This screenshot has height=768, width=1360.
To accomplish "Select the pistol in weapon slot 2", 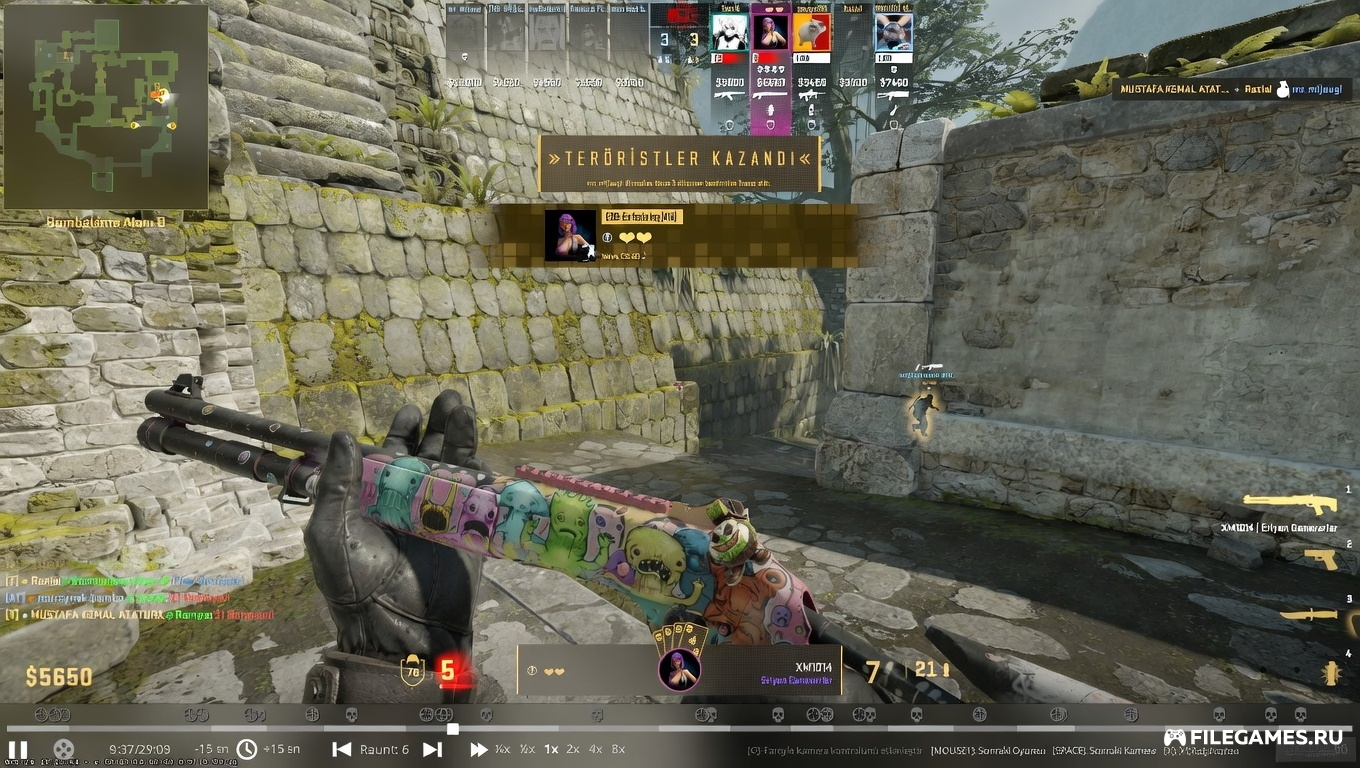I will click(1322, 558).
